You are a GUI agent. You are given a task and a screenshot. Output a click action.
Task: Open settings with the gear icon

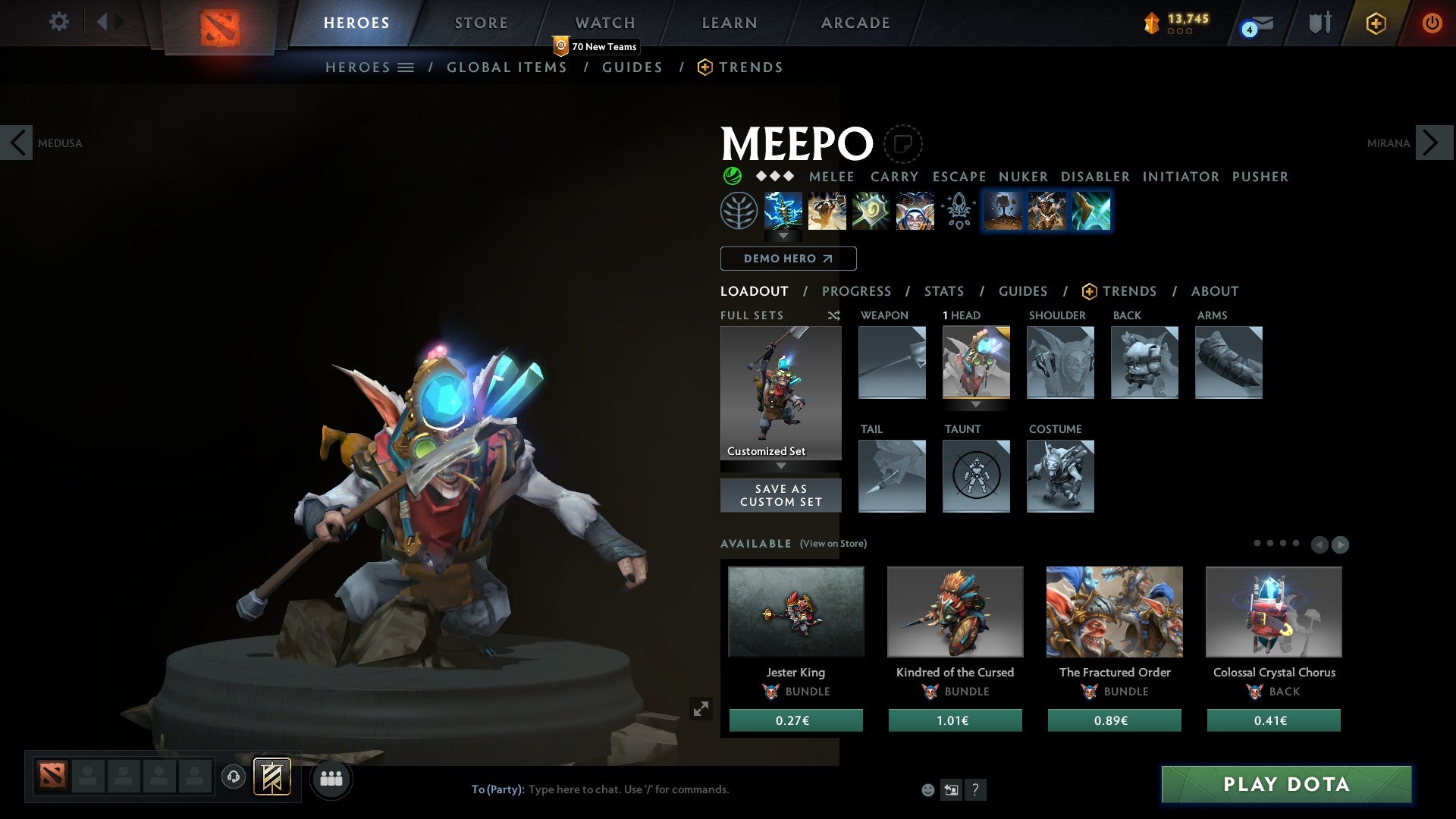tap(58, 22)
